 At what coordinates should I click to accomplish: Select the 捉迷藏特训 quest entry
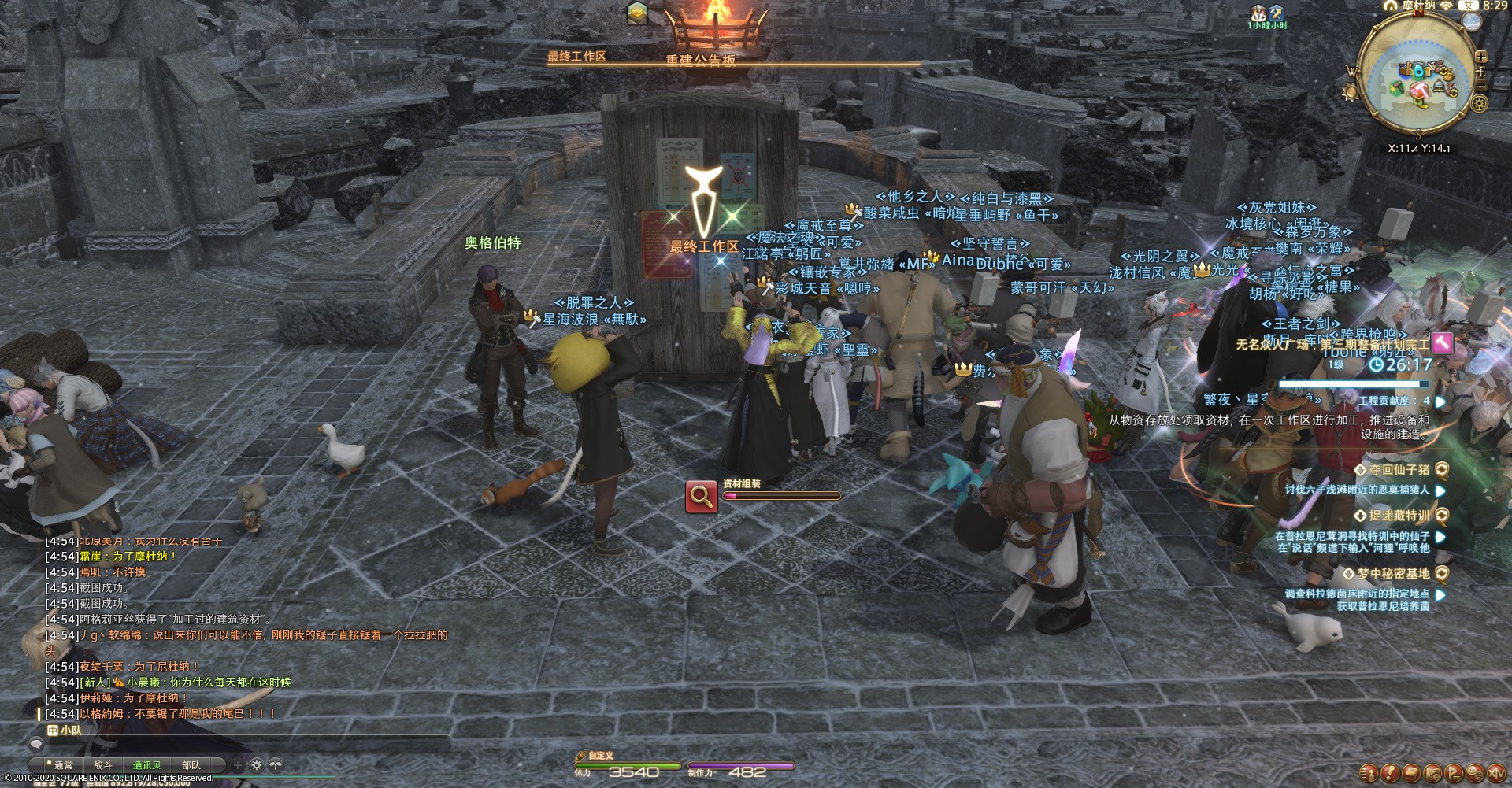[x=1399, y=516]
